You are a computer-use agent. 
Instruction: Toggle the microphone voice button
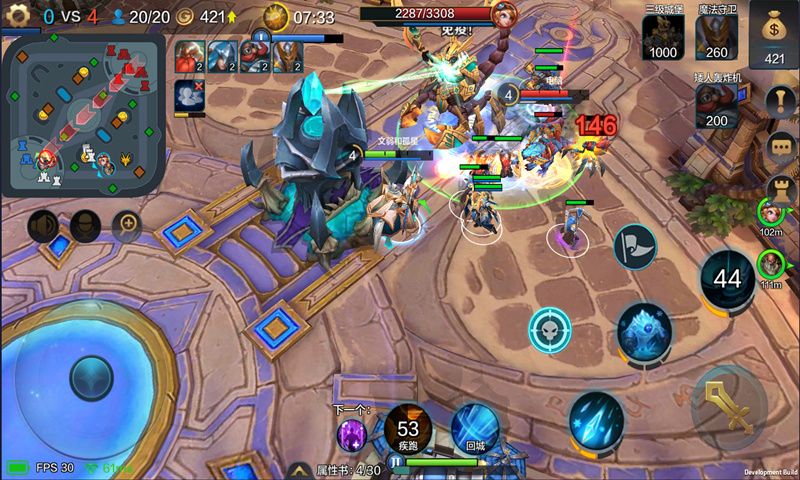point(85,226)
